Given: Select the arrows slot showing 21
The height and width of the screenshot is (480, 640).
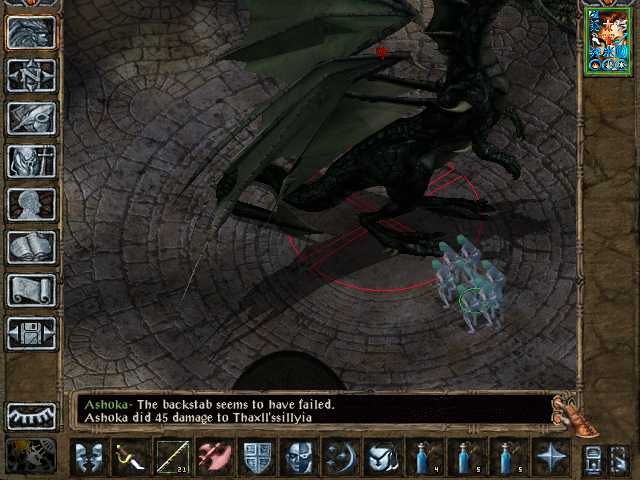Looking at the screenshot, I should pyautogui.click(x=173, y=457).
